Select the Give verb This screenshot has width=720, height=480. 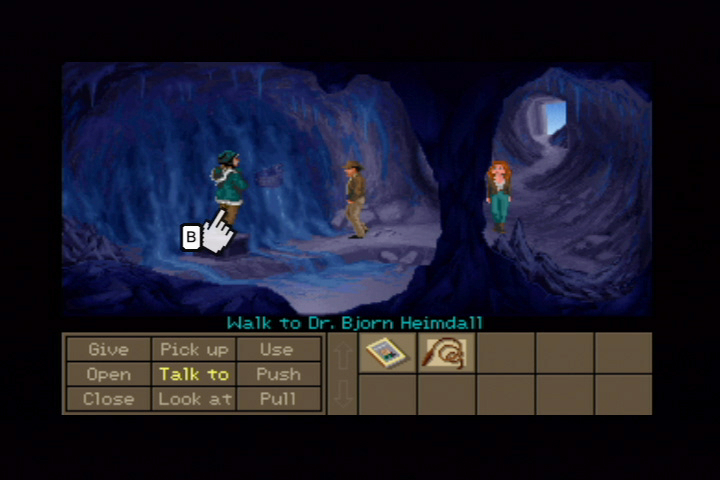click(x=108, y=350)
